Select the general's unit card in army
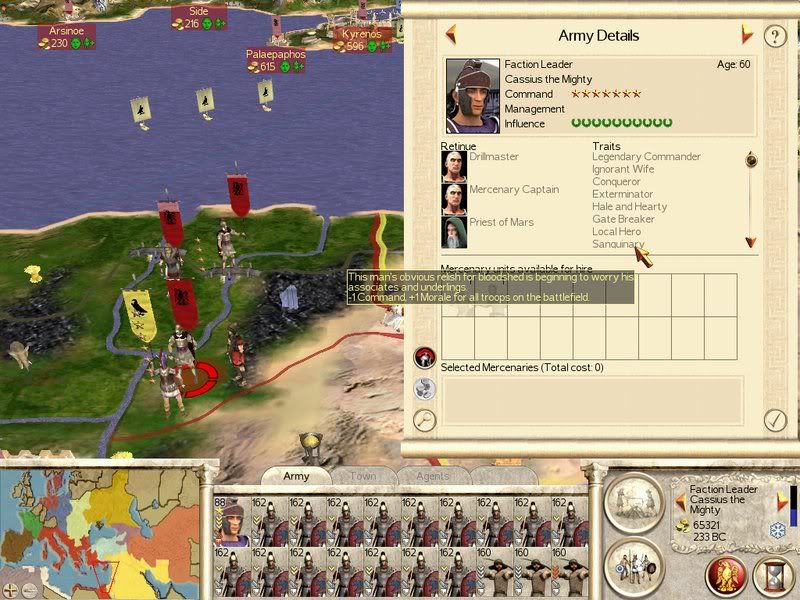 click(x=233, y=520)
